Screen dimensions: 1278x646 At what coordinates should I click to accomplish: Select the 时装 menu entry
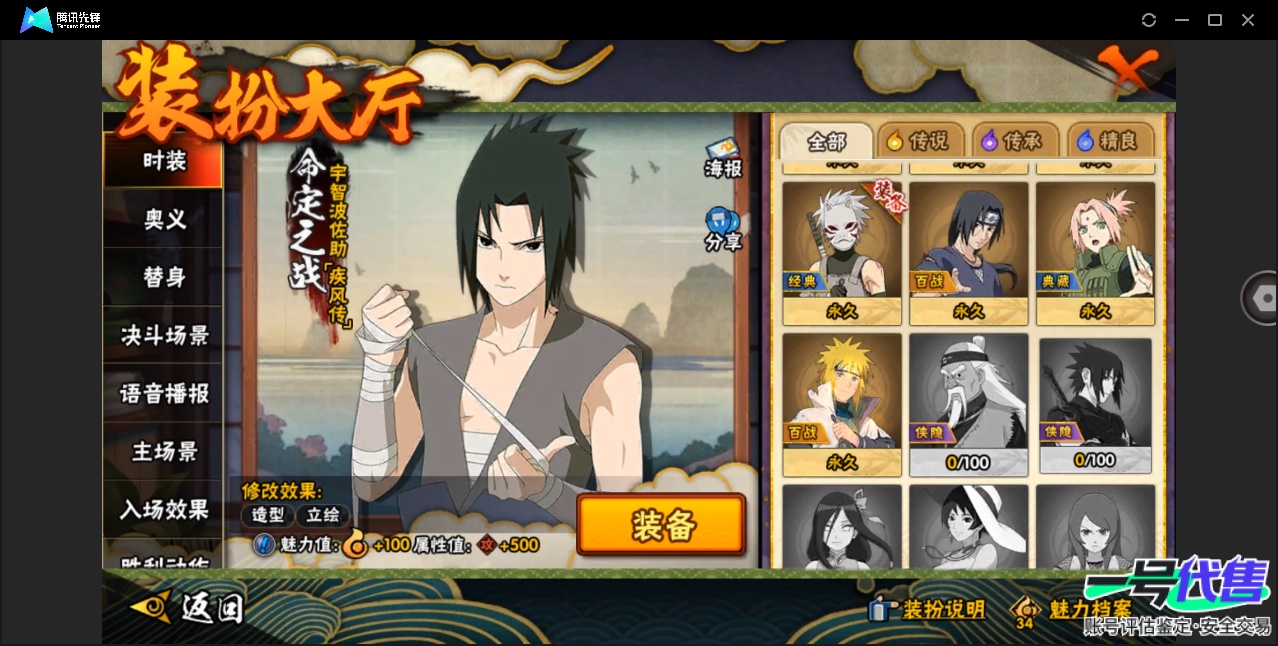[x=164, y=161]
